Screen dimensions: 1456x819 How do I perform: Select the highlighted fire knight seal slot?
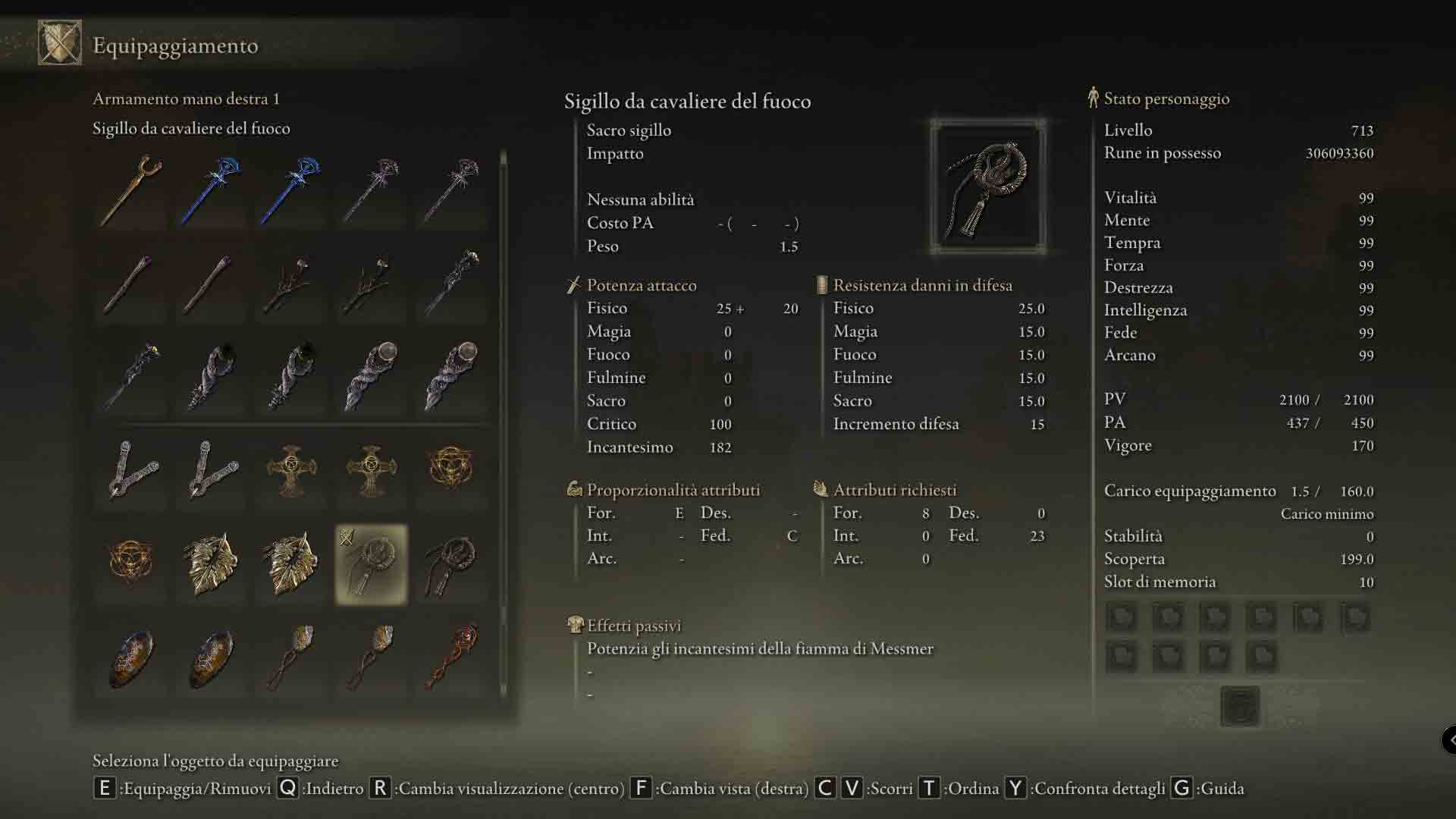(x=371, y=564)
